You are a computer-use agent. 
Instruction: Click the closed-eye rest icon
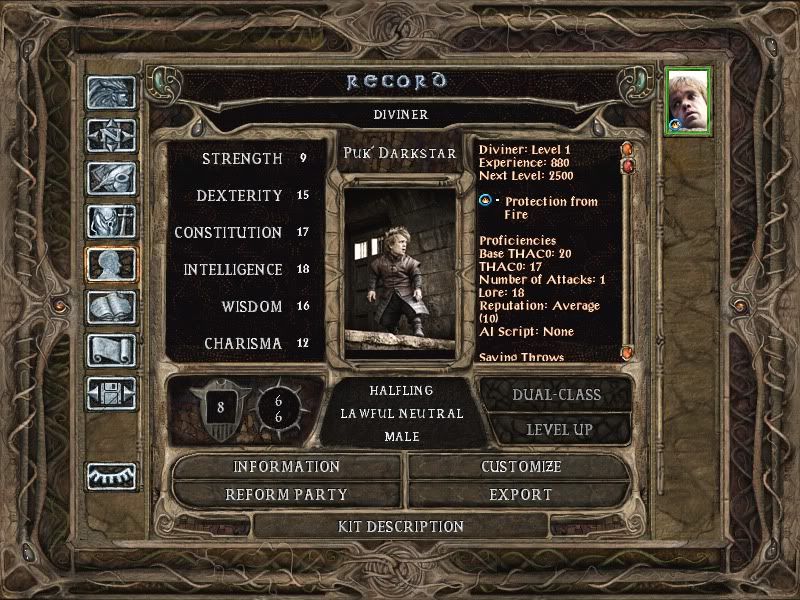(110, 477)
